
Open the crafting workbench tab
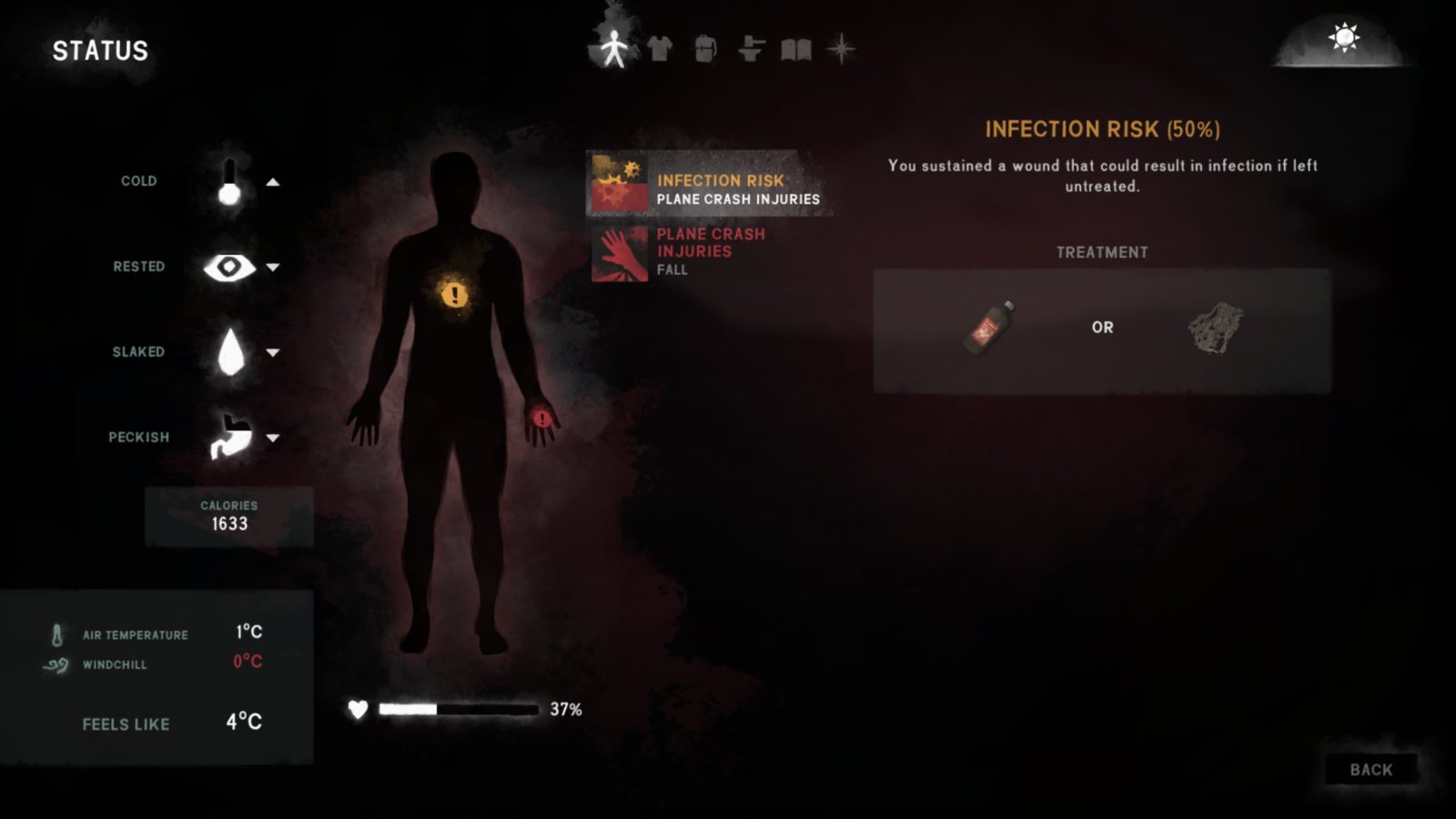751,48
